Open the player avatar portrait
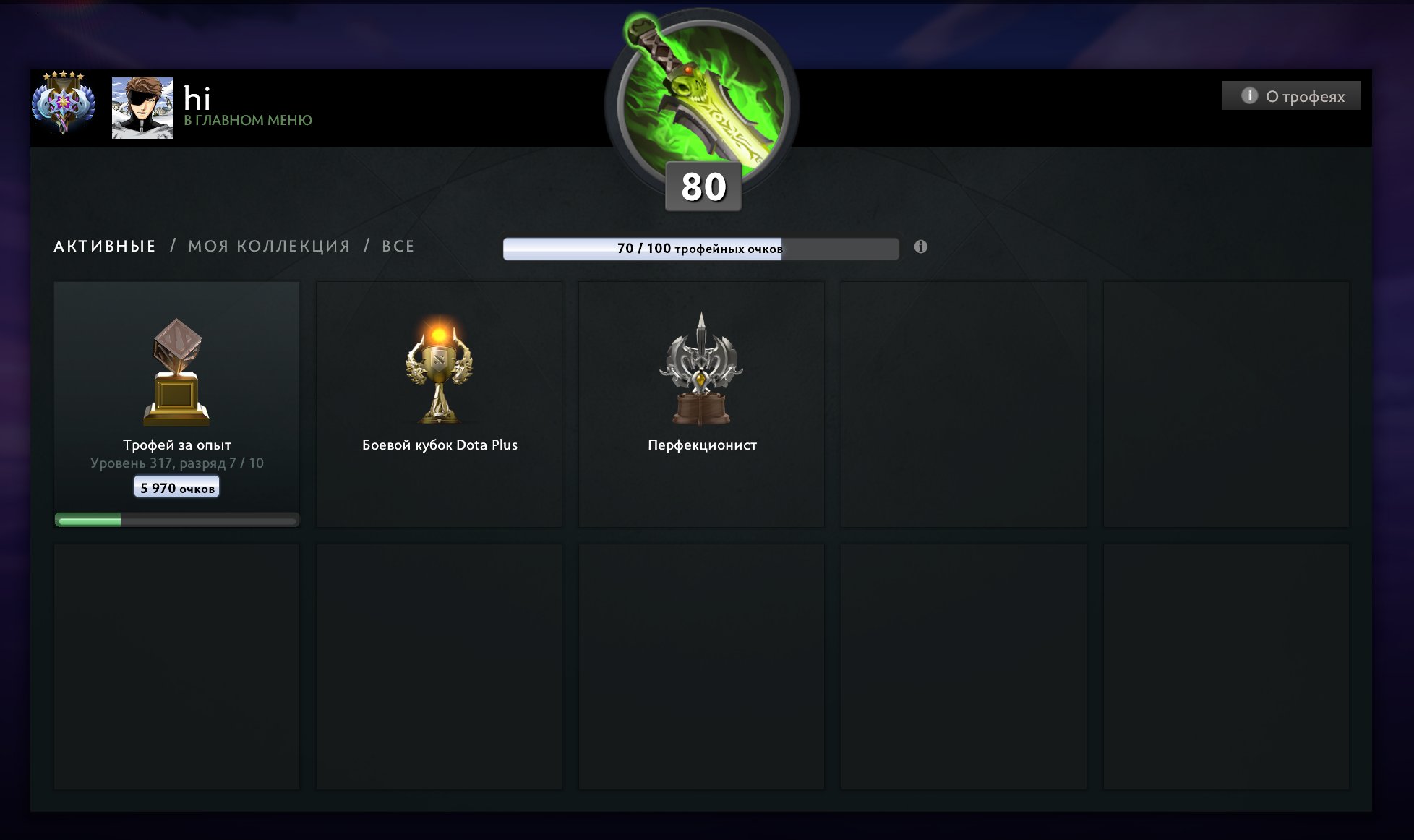Viewport: 1414px width, 840px height. [x=142, y=108]
